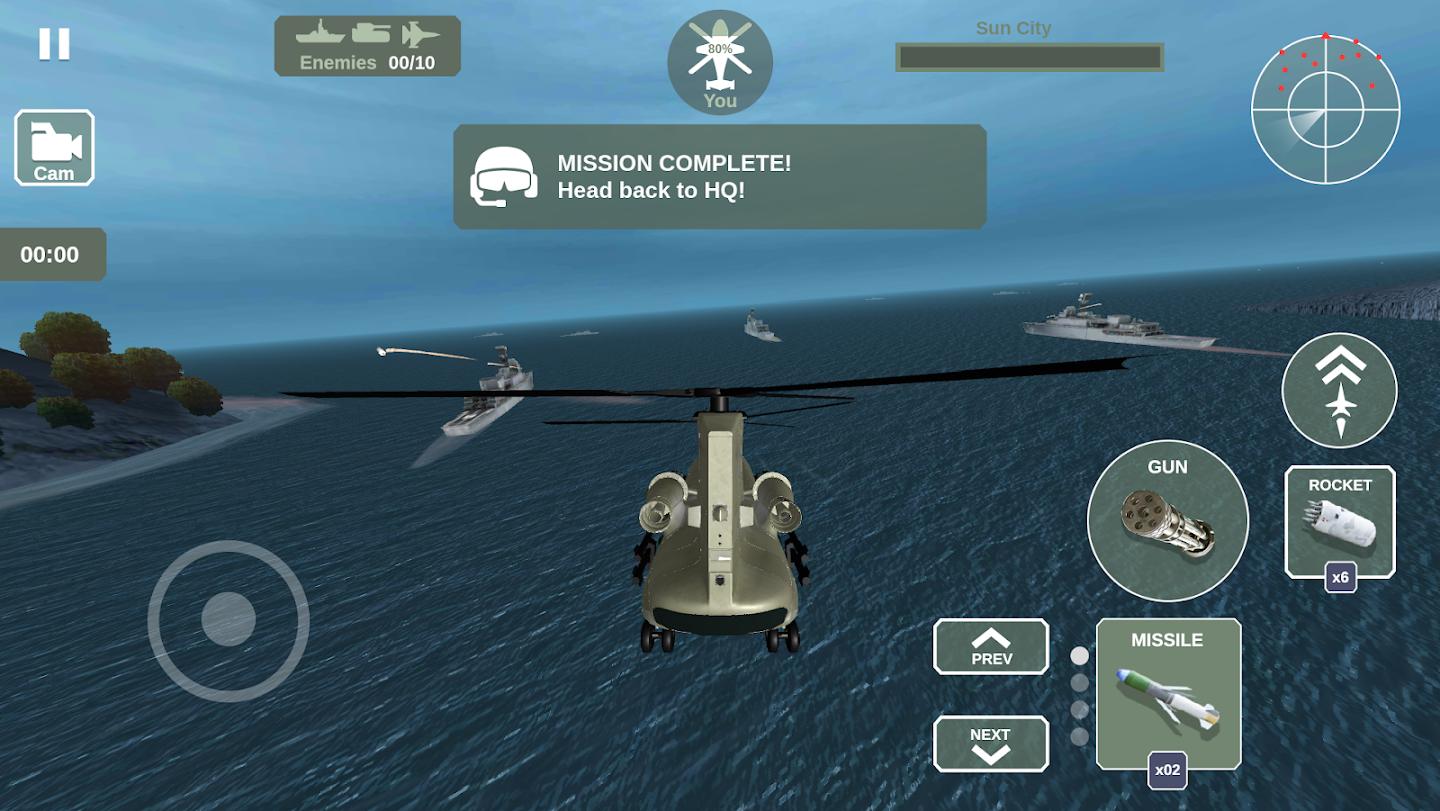Fire the GUN weapon
The image size is (1440, 811).
1167,521
